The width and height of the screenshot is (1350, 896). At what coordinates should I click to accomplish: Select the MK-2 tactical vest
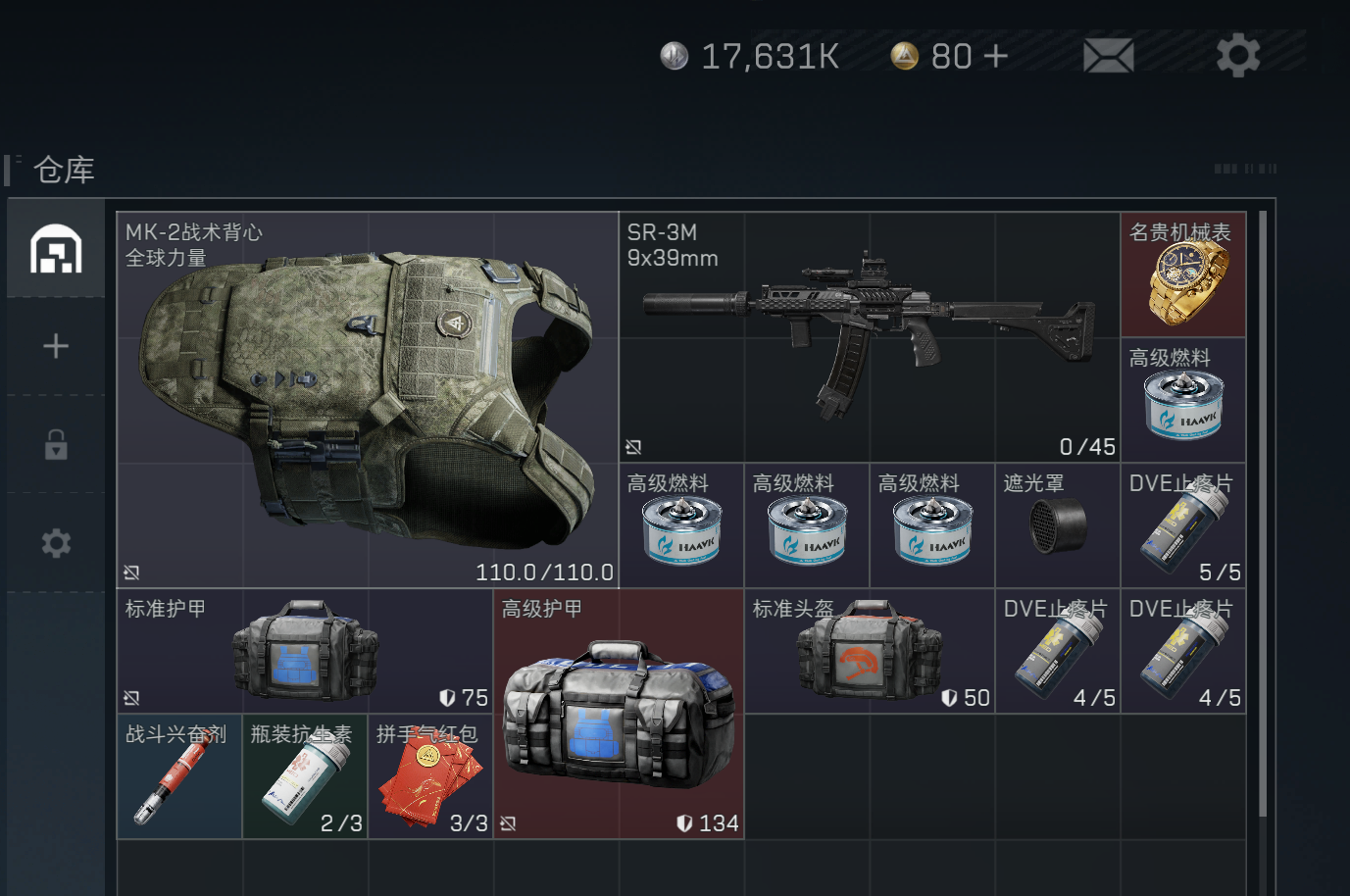(368, 400)
